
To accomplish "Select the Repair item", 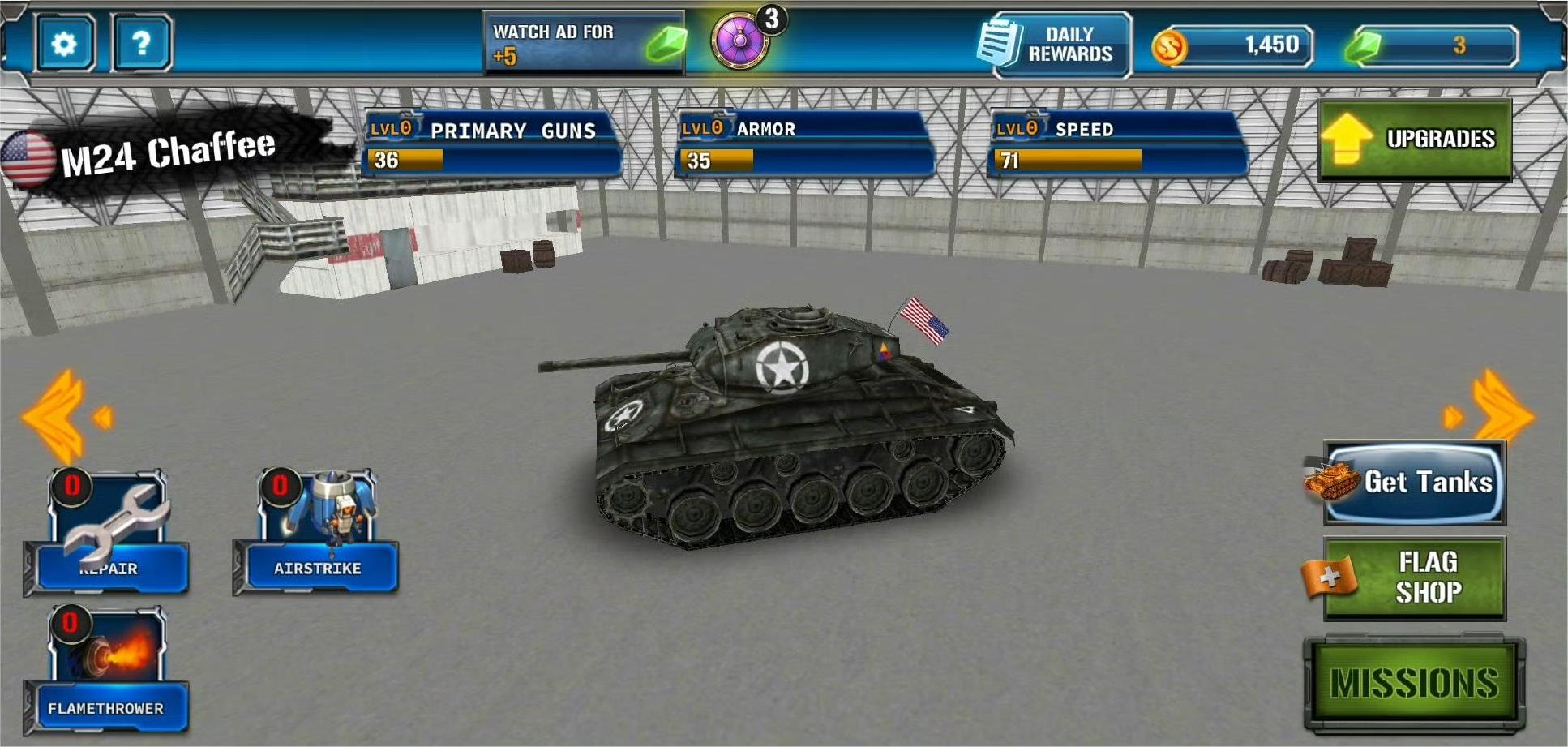I will [x=108, y=532].
